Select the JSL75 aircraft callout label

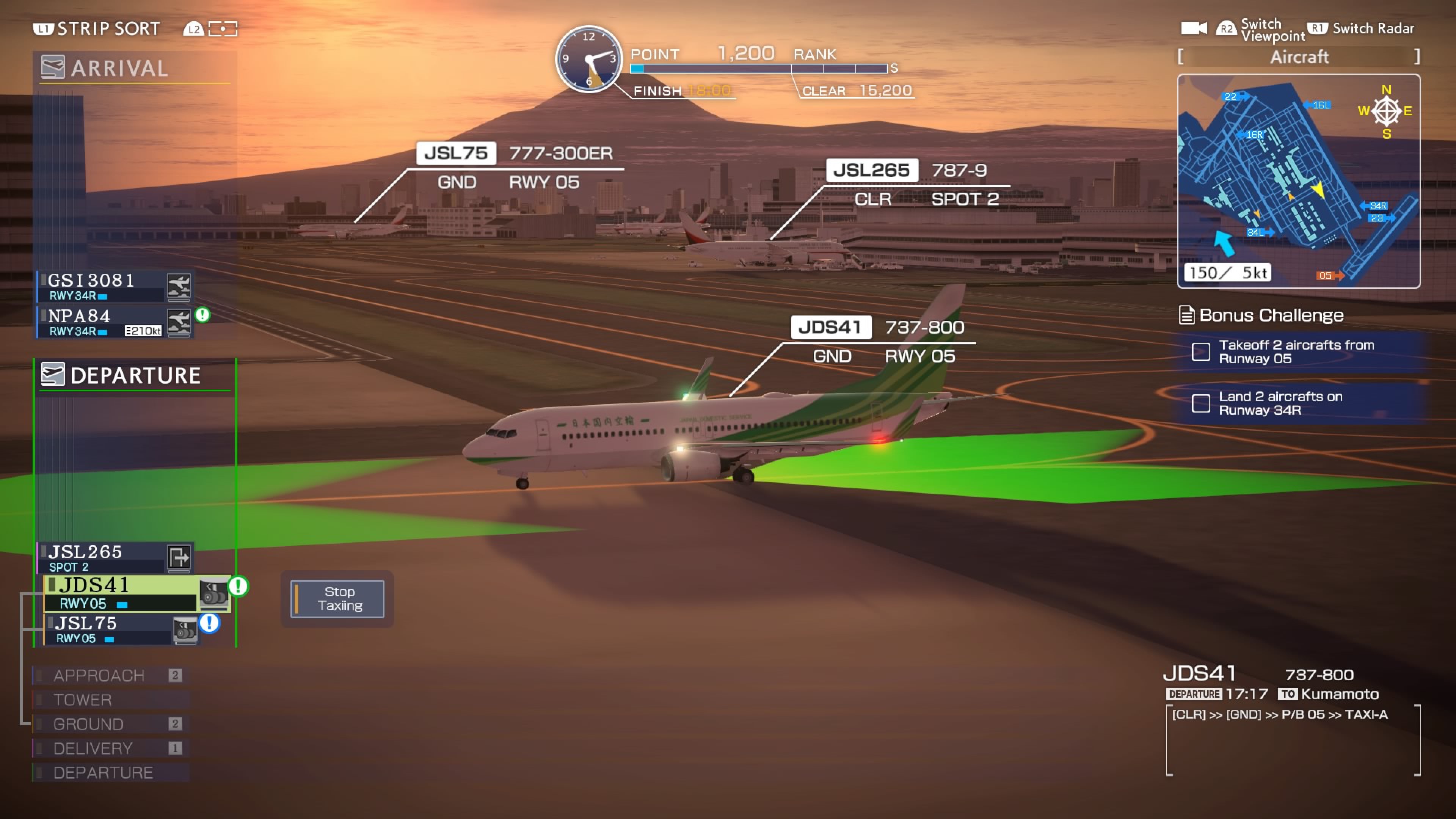[455, 153]
